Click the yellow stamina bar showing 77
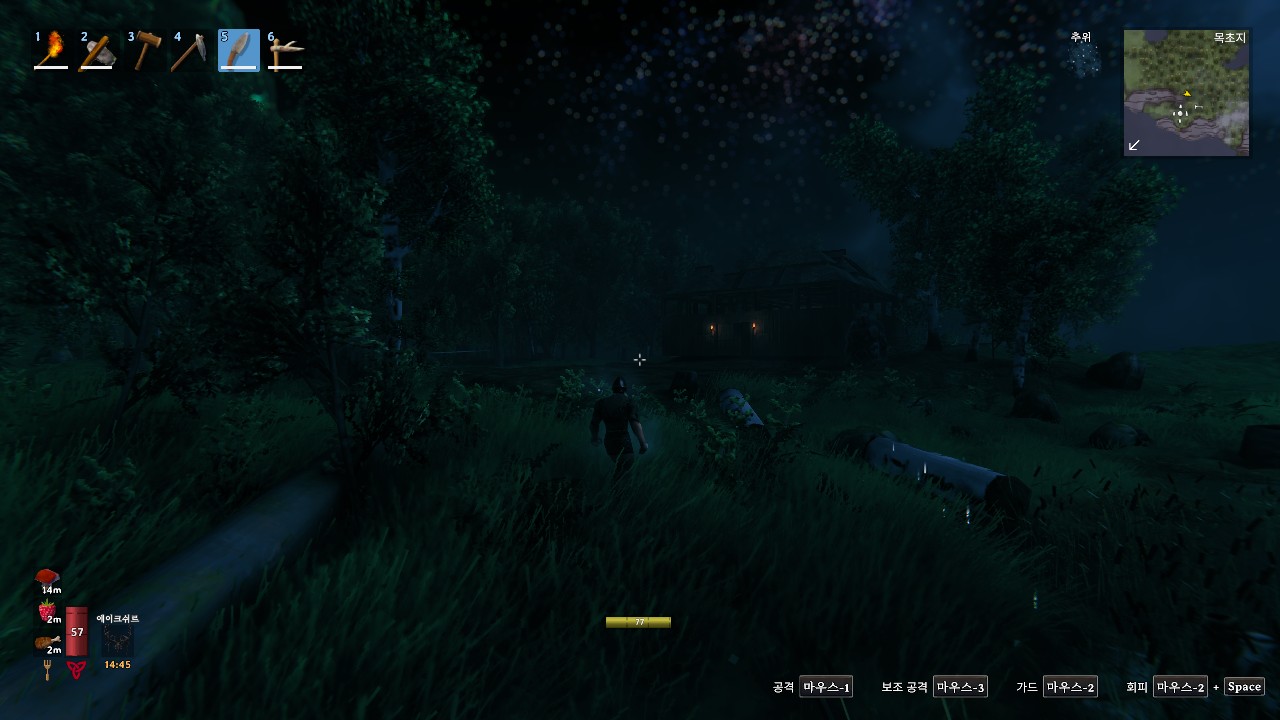This screenshot has width=1280, height=720. (638, 621)
